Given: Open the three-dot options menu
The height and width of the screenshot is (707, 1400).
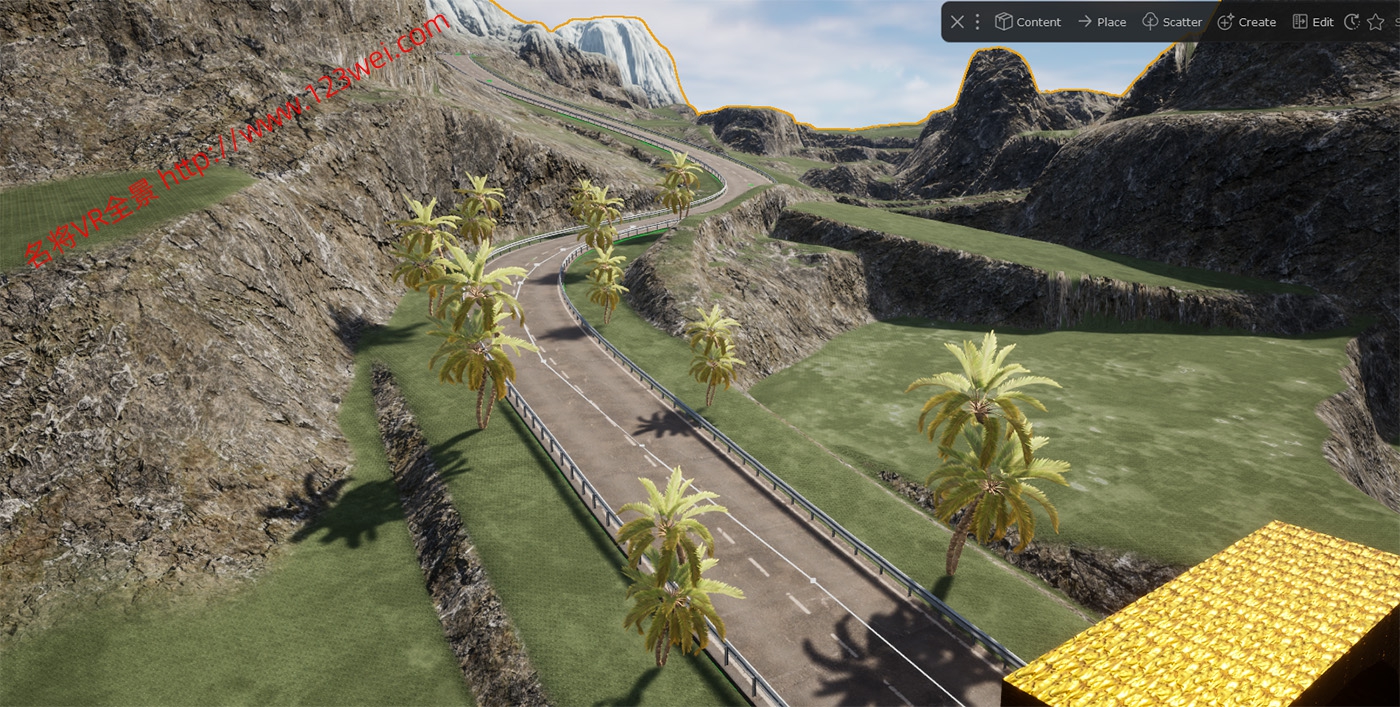Looking at the screenshot, I should [978, 22].
